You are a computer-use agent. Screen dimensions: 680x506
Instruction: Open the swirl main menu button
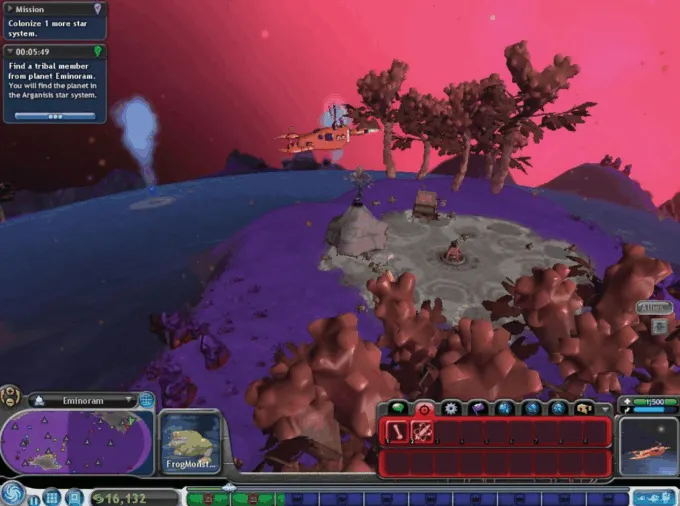coord(14,495)
